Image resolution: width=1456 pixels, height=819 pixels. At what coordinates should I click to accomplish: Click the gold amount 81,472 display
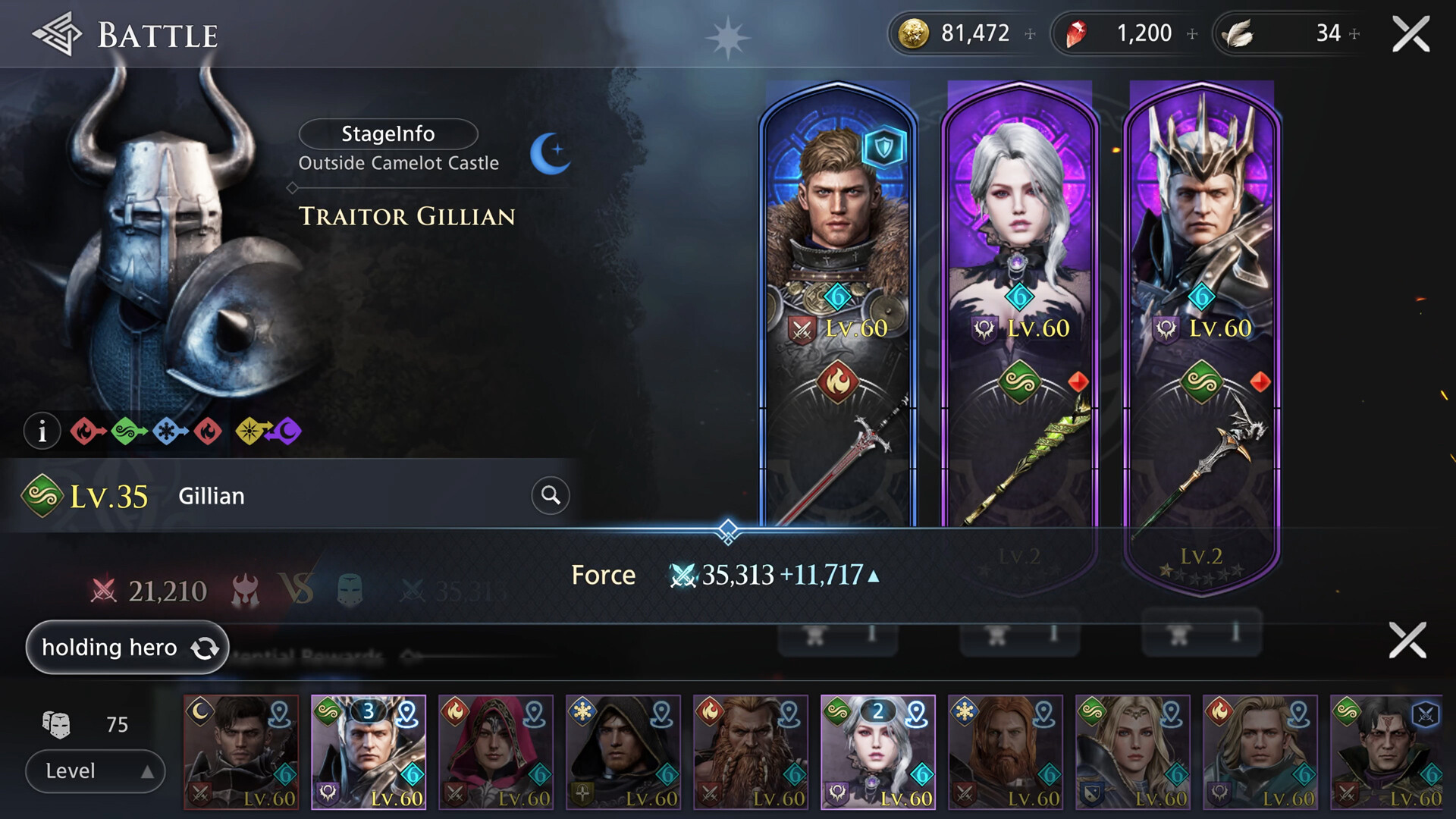(976, 33)
